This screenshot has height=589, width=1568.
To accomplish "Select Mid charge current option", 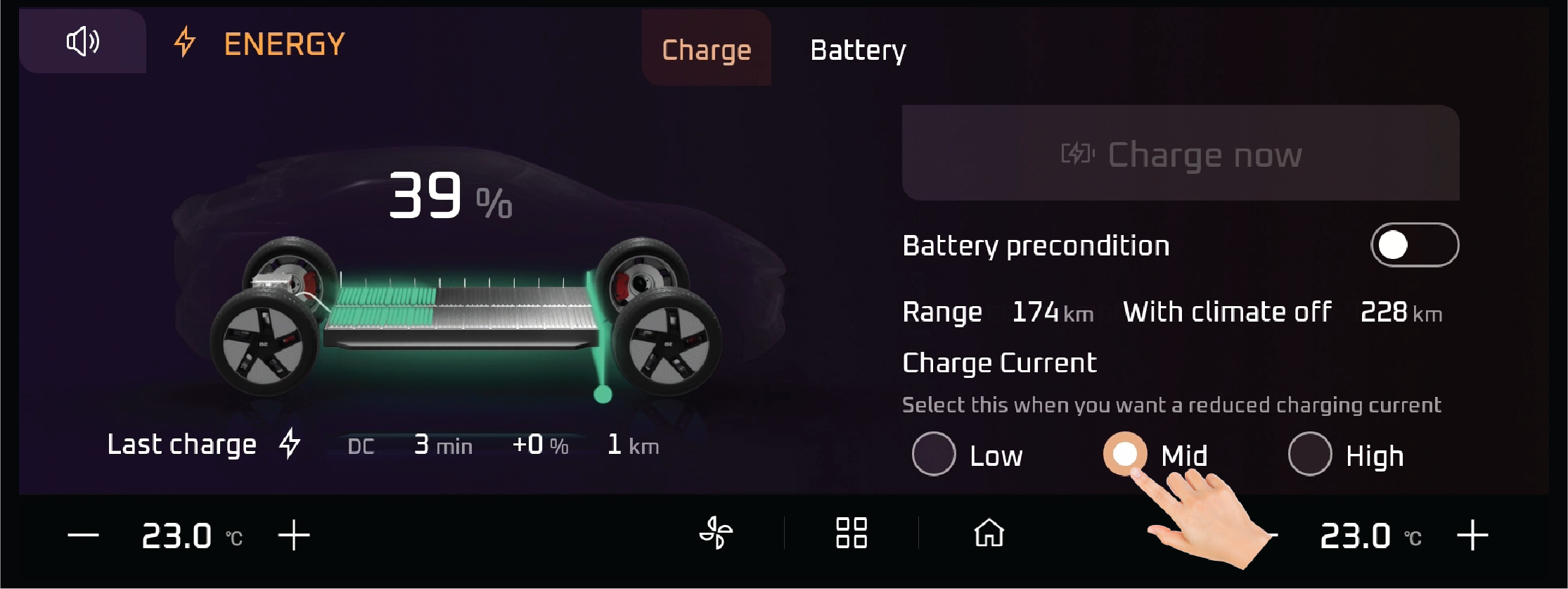I will click(1124, 453).
